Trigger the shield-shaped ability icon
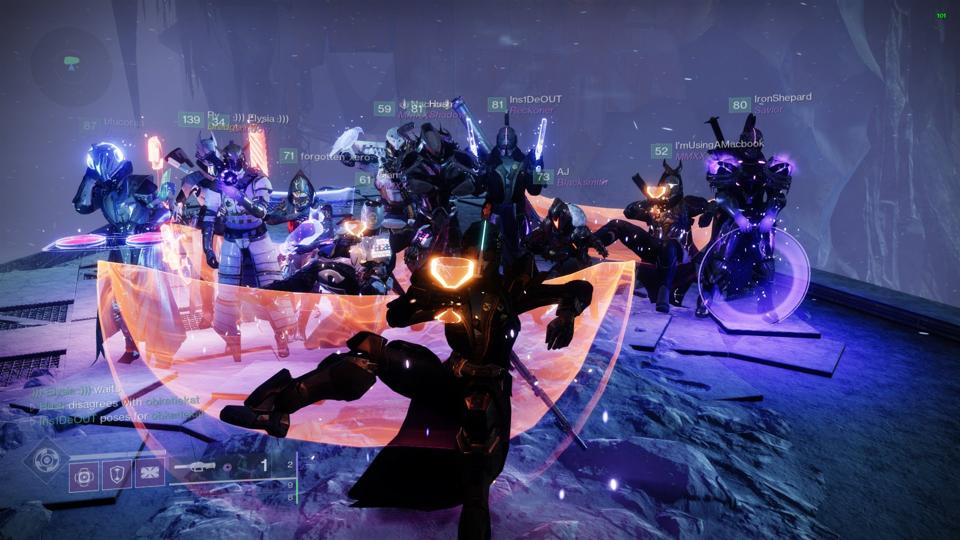 click(117, 474)
